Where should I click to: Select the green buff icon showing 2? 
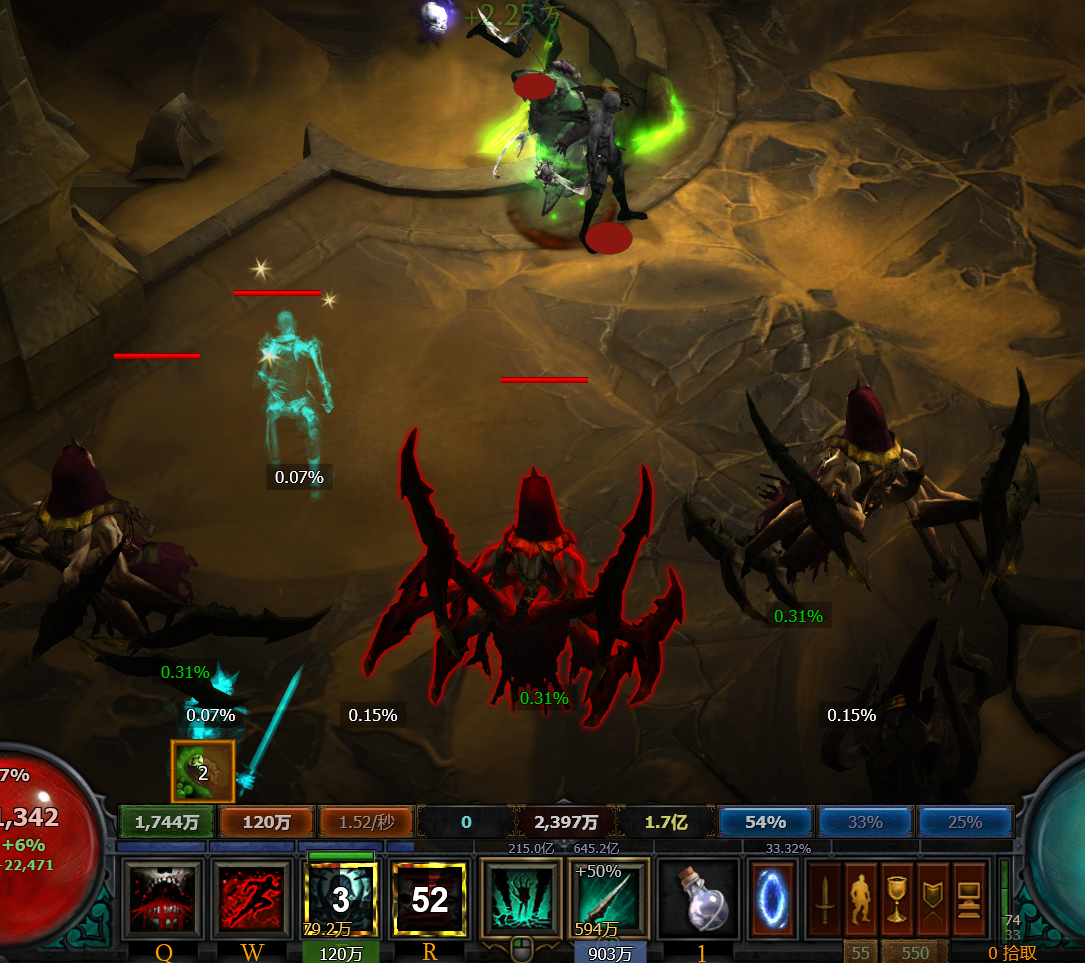[x=203, y=771]
